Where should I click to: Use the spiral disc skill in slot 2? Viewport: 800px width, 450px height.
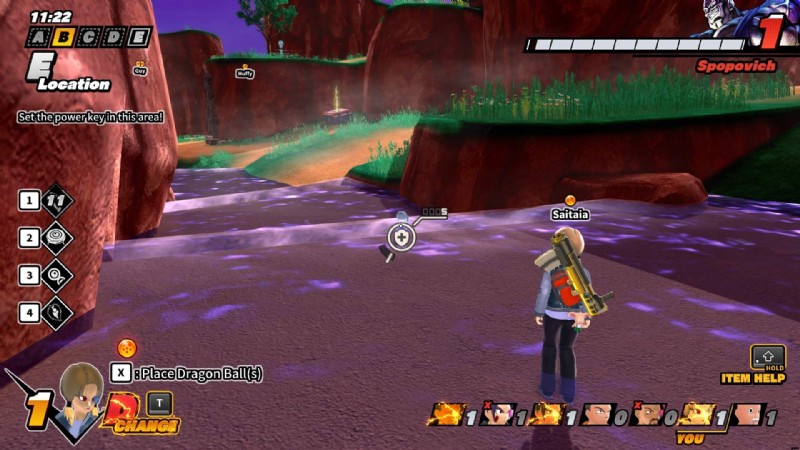coord(56,238)
